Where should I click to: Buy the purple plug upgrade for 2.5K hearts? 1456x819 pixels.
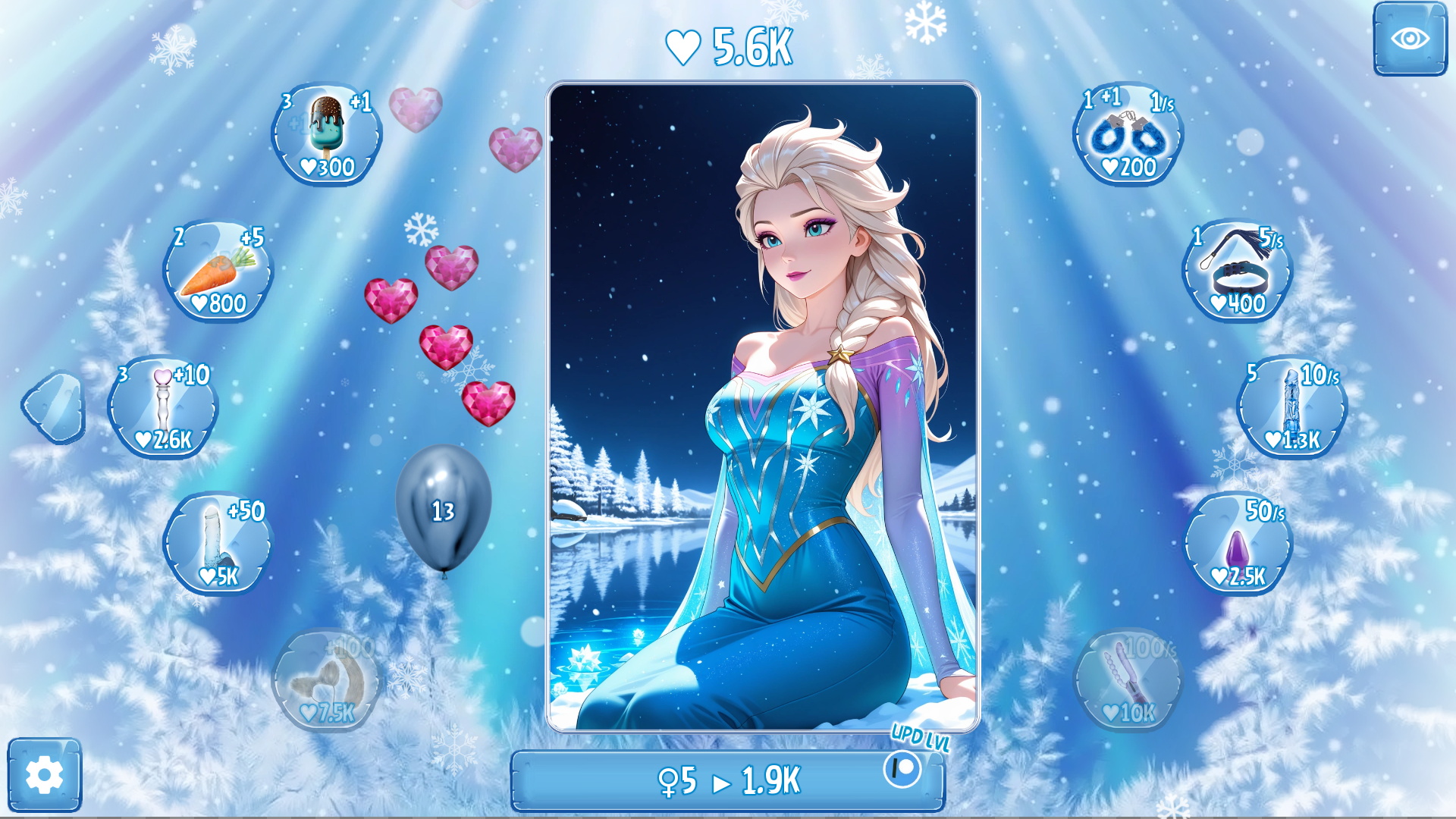click(x=1238, y=544)
